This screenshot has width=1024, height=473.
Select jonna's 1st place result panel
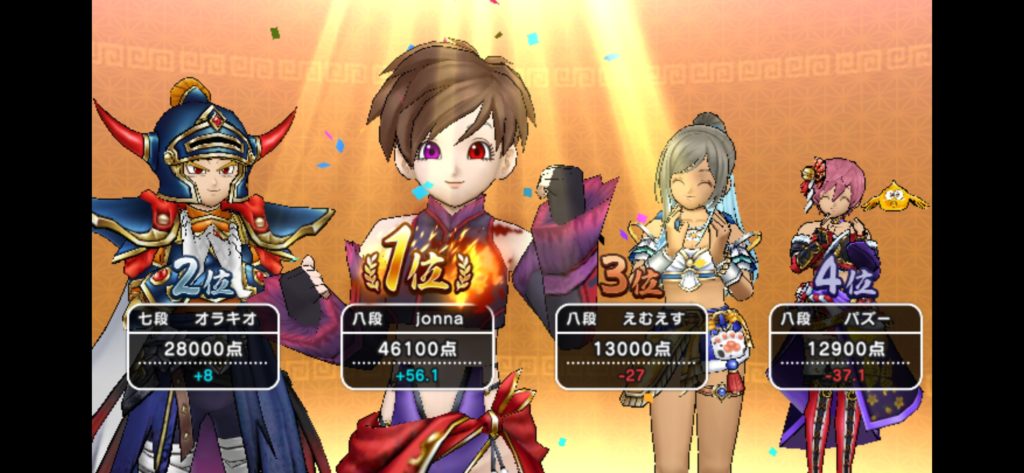pyautogui.click(x=417, y=346)
